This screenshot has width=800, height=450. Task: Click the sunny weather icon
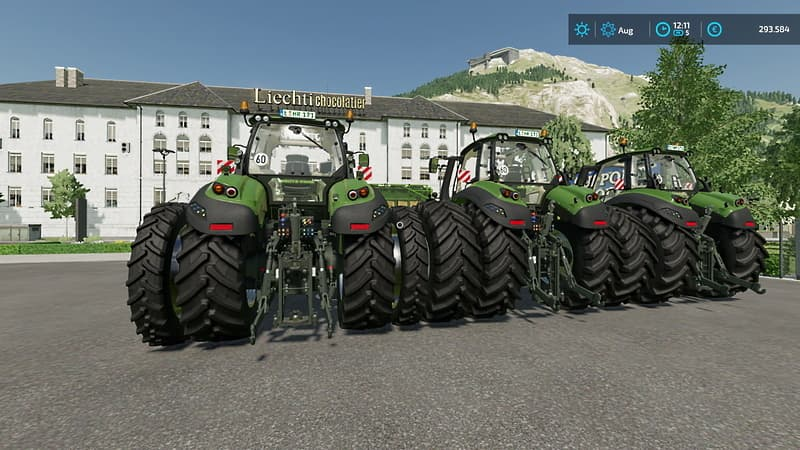(x=581, y=30)
